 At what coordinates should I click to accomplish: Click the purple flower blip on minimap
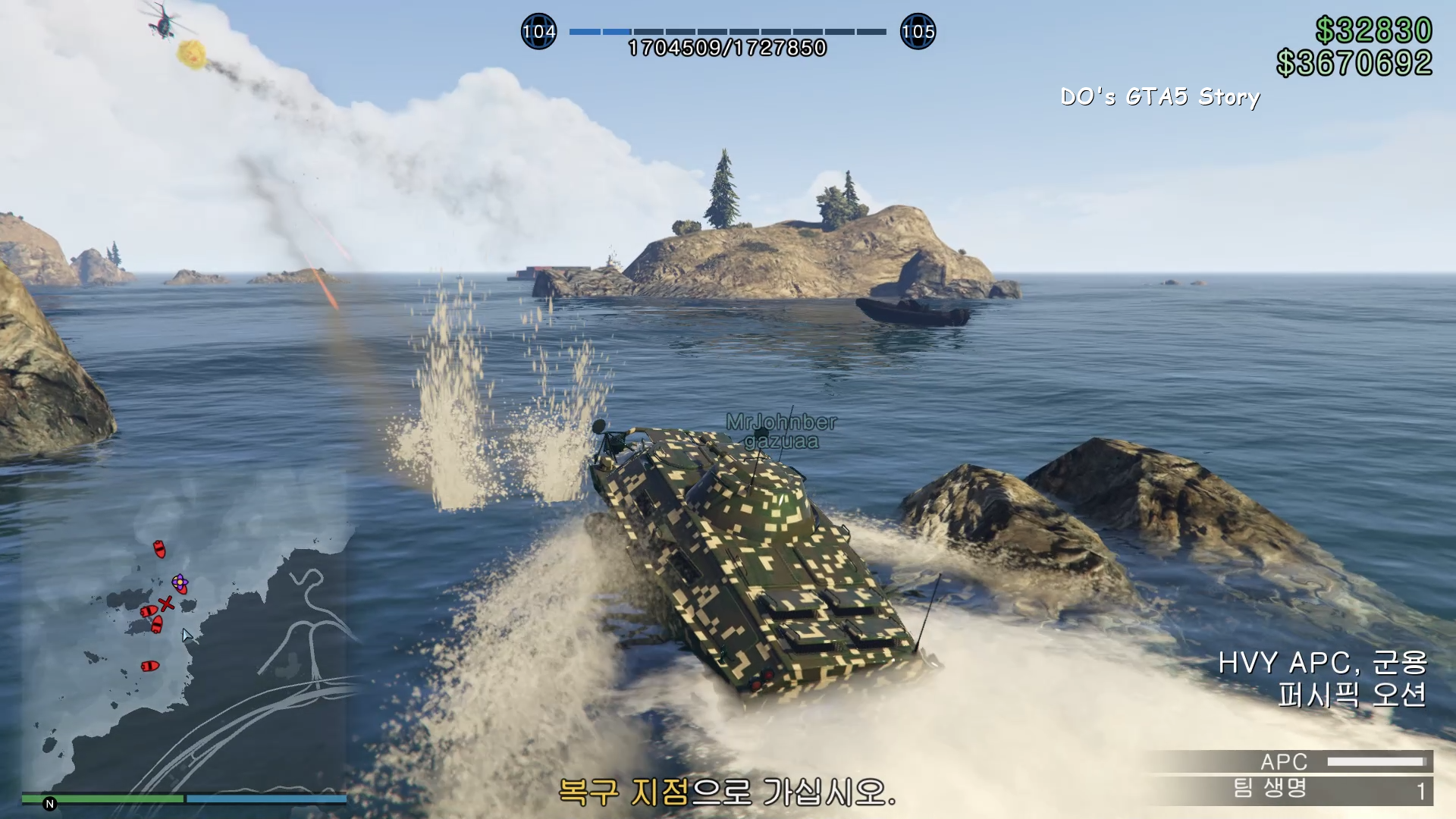[x=180, y=583]
